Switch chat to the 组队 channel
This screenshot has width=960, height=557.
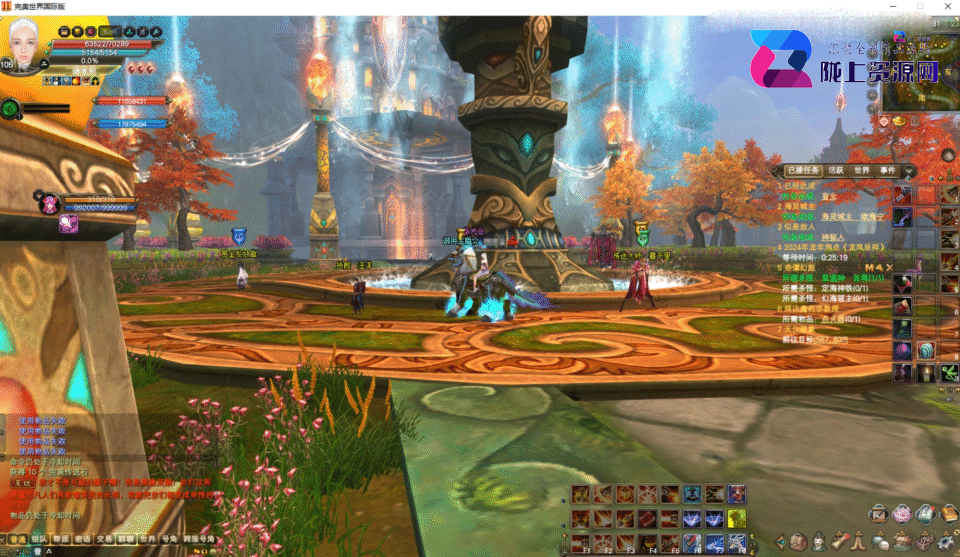pos(40,539)
